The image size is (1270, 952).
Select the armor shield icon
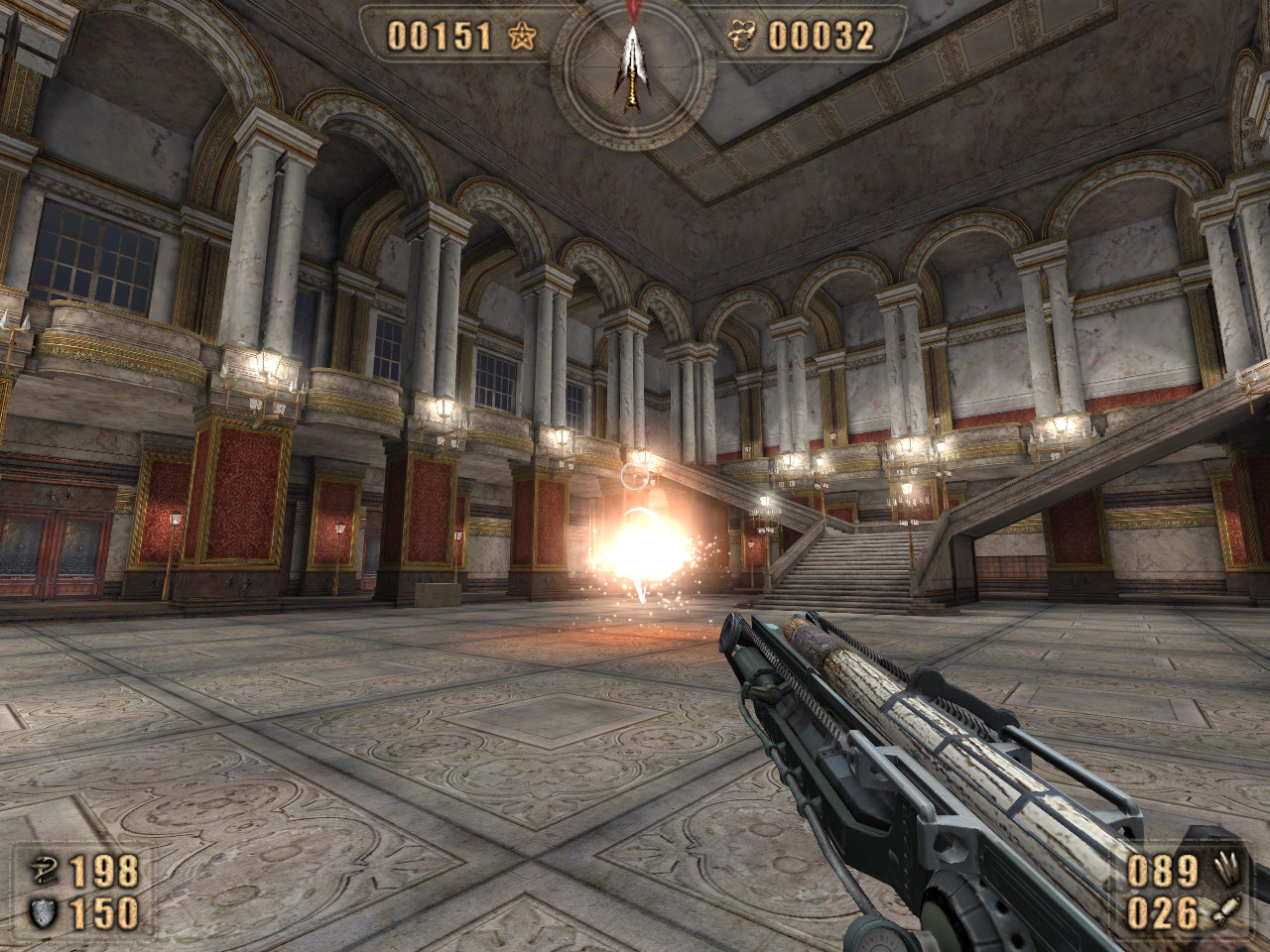[x=42, y=913]
